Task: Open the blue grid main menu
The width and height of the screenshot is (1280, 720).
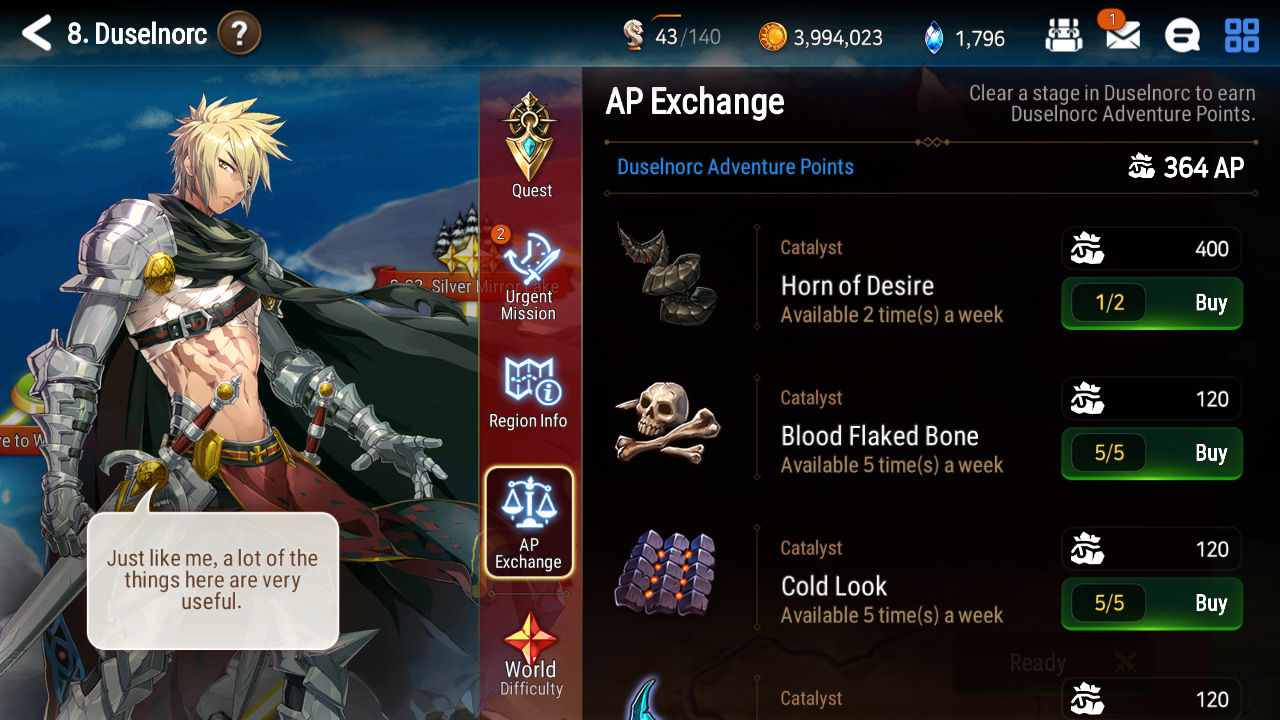Action: [1242, 37]
